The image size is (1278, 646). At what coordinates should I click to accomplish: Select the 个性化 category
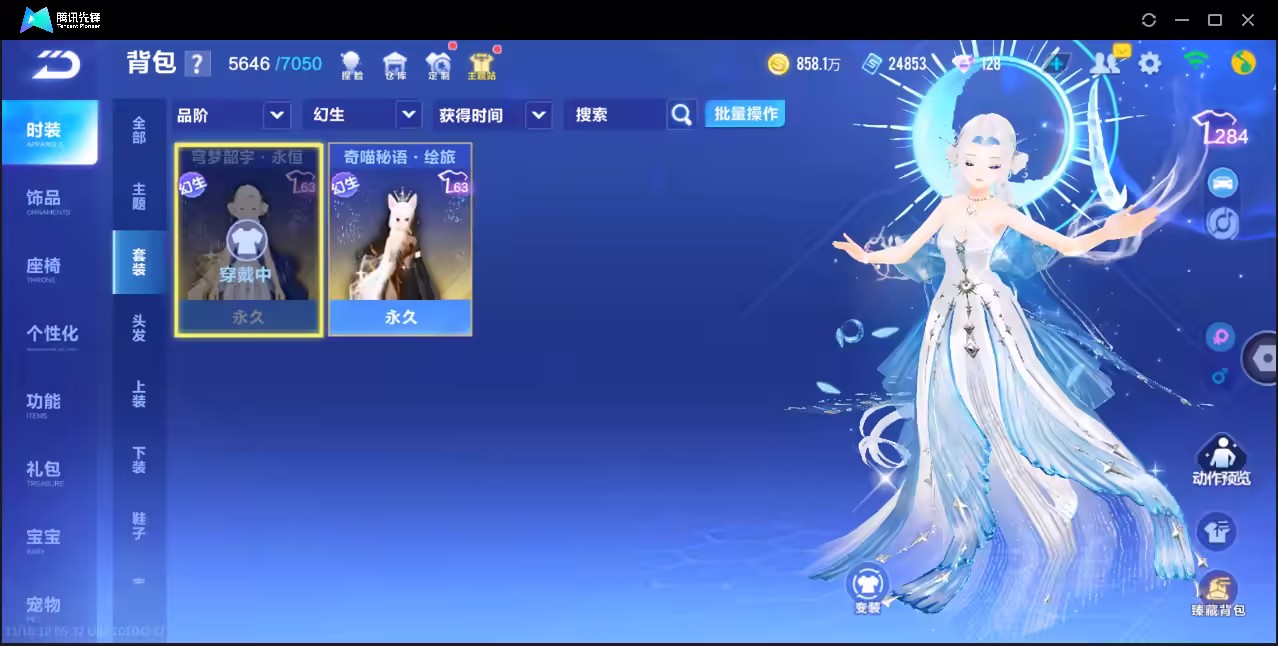pyautogui.click(x=52, y=335)
